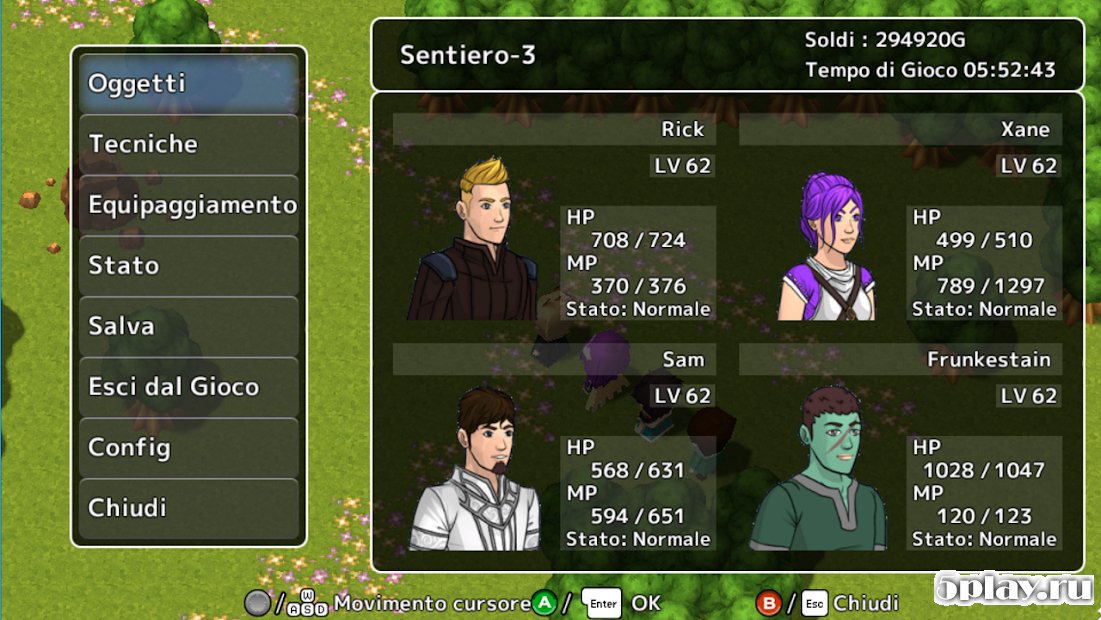Choose the Stato menu option
Viewport: 1101px width, 620px height.
[x=189, y=266]
